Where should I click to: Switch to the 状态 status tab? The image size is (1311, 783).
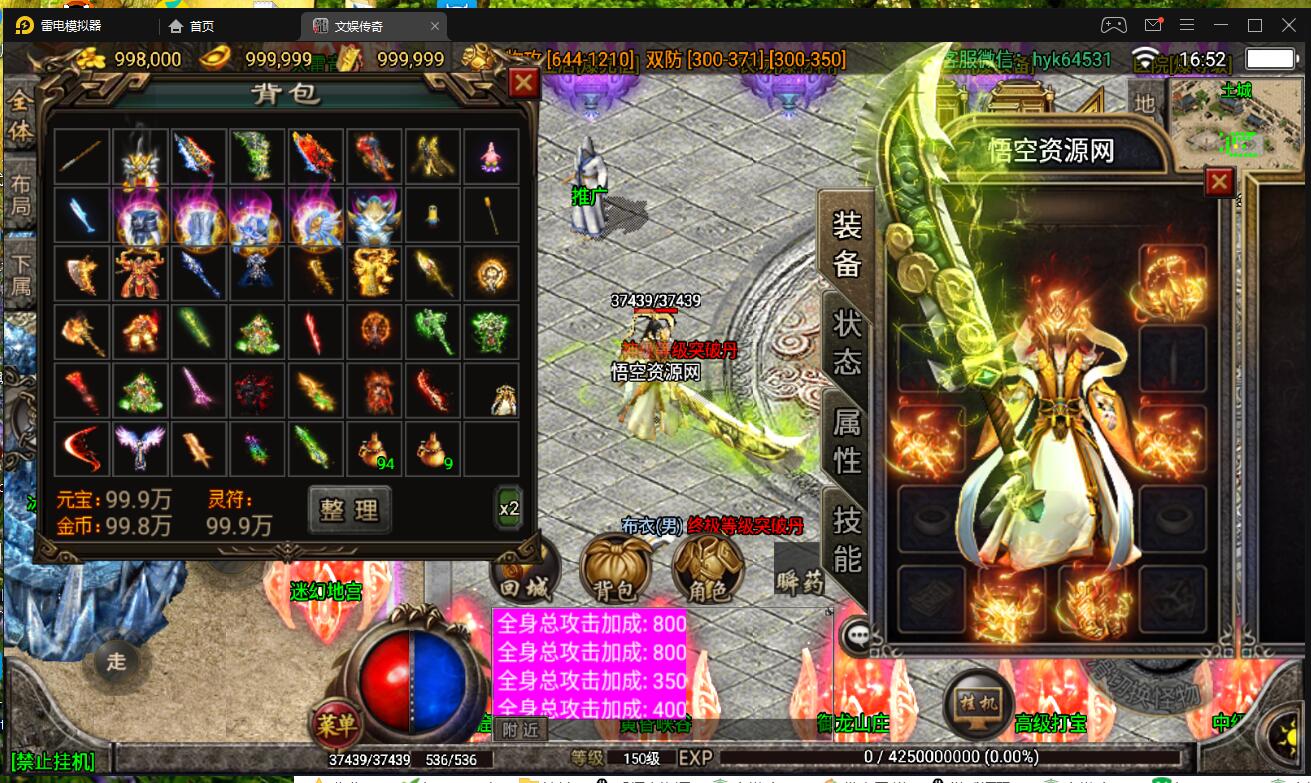(847, 342)
